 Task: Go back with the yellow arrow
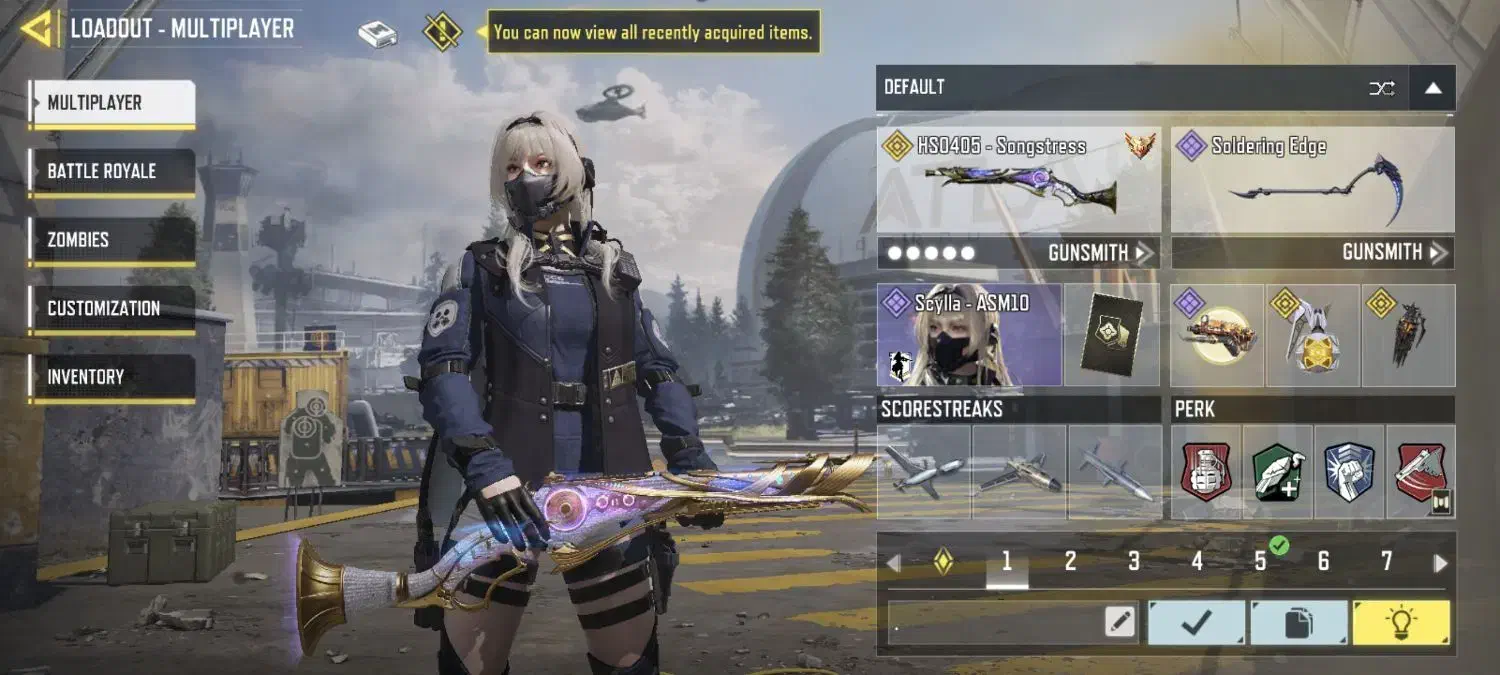coord(37,29)
